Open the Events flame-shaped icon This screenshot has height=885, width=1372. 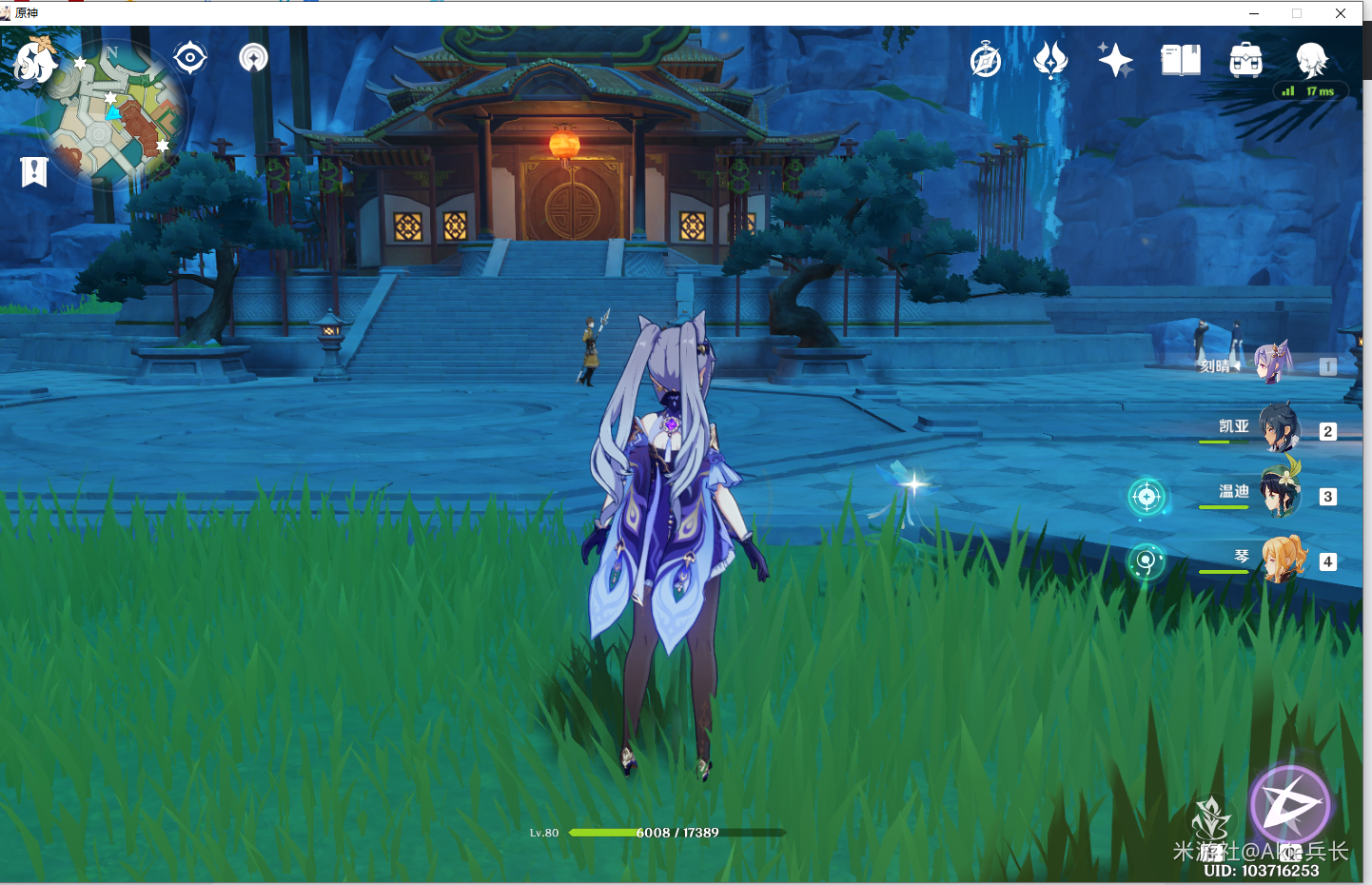point(1050,60)
